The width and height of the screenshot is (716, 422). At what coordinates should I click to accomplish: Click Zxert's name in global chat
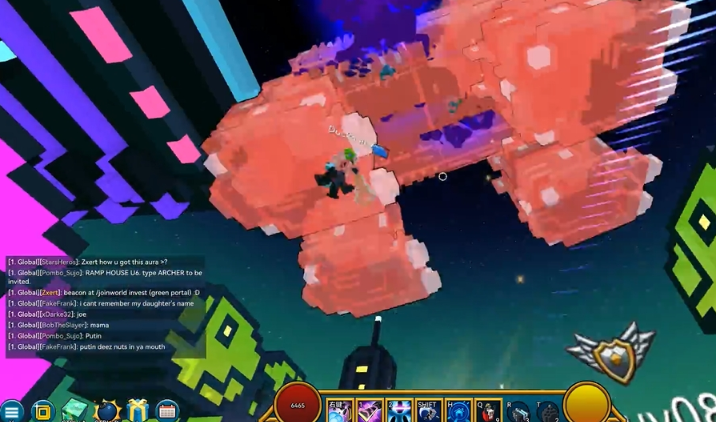click(x=51, y=292)
